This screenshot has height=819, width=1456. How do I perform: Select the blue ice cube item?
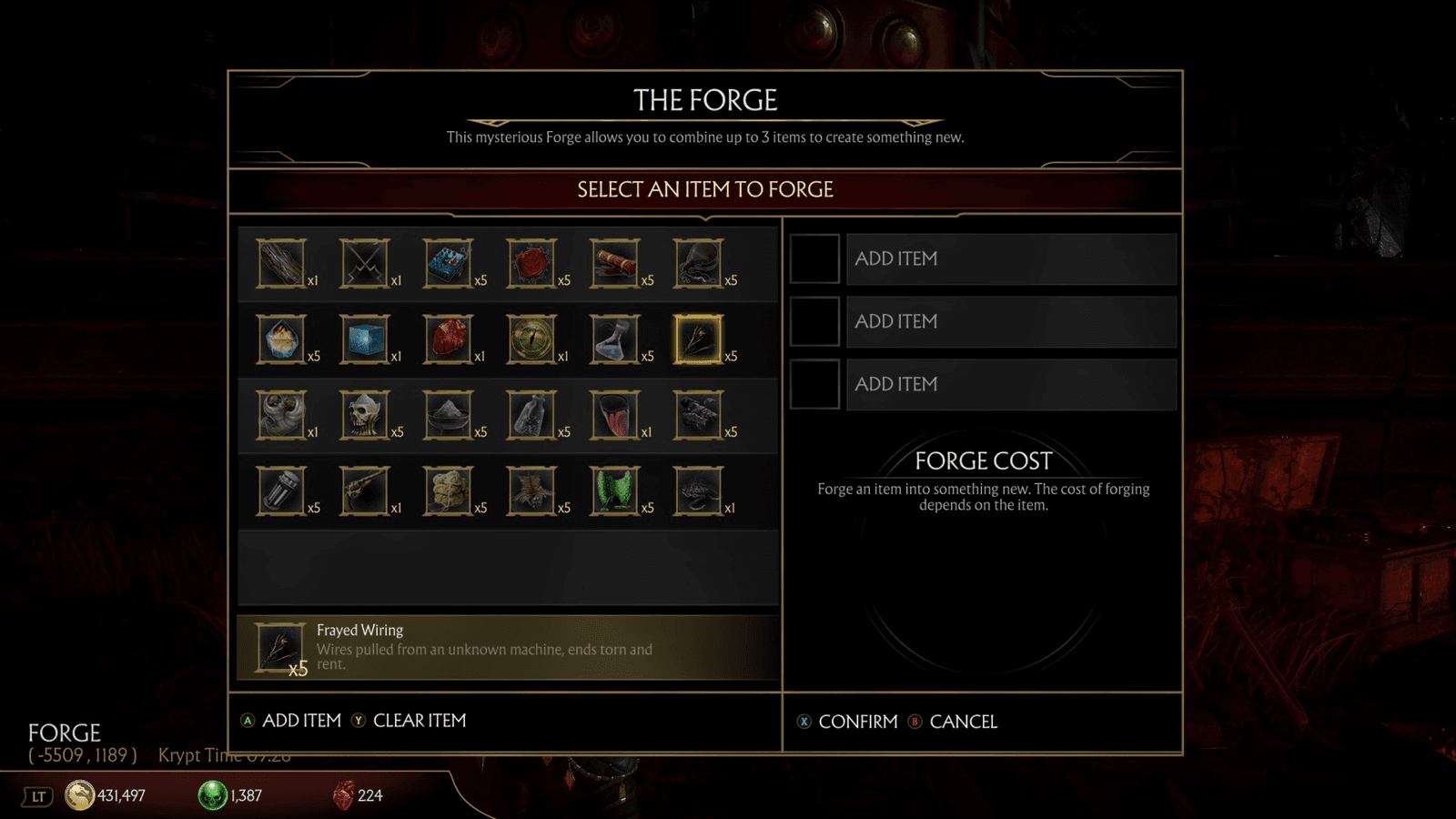click(x=367, y=339)
